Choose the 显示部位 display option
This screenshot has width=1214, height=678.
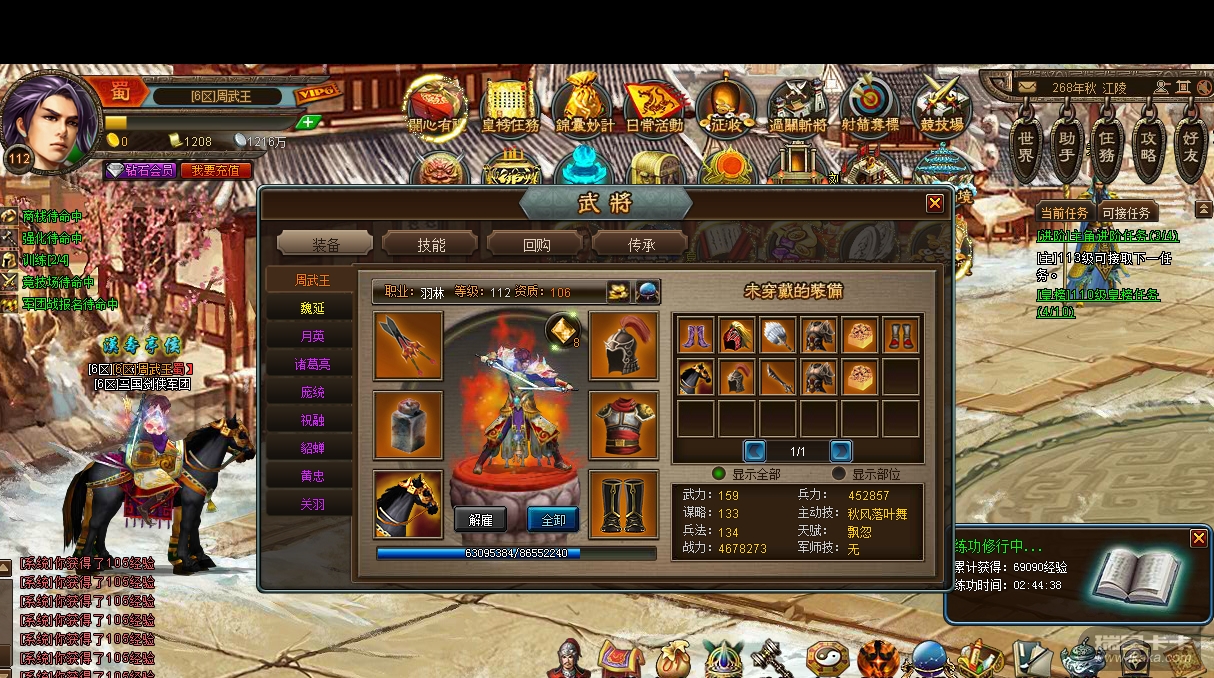[840, 474]
